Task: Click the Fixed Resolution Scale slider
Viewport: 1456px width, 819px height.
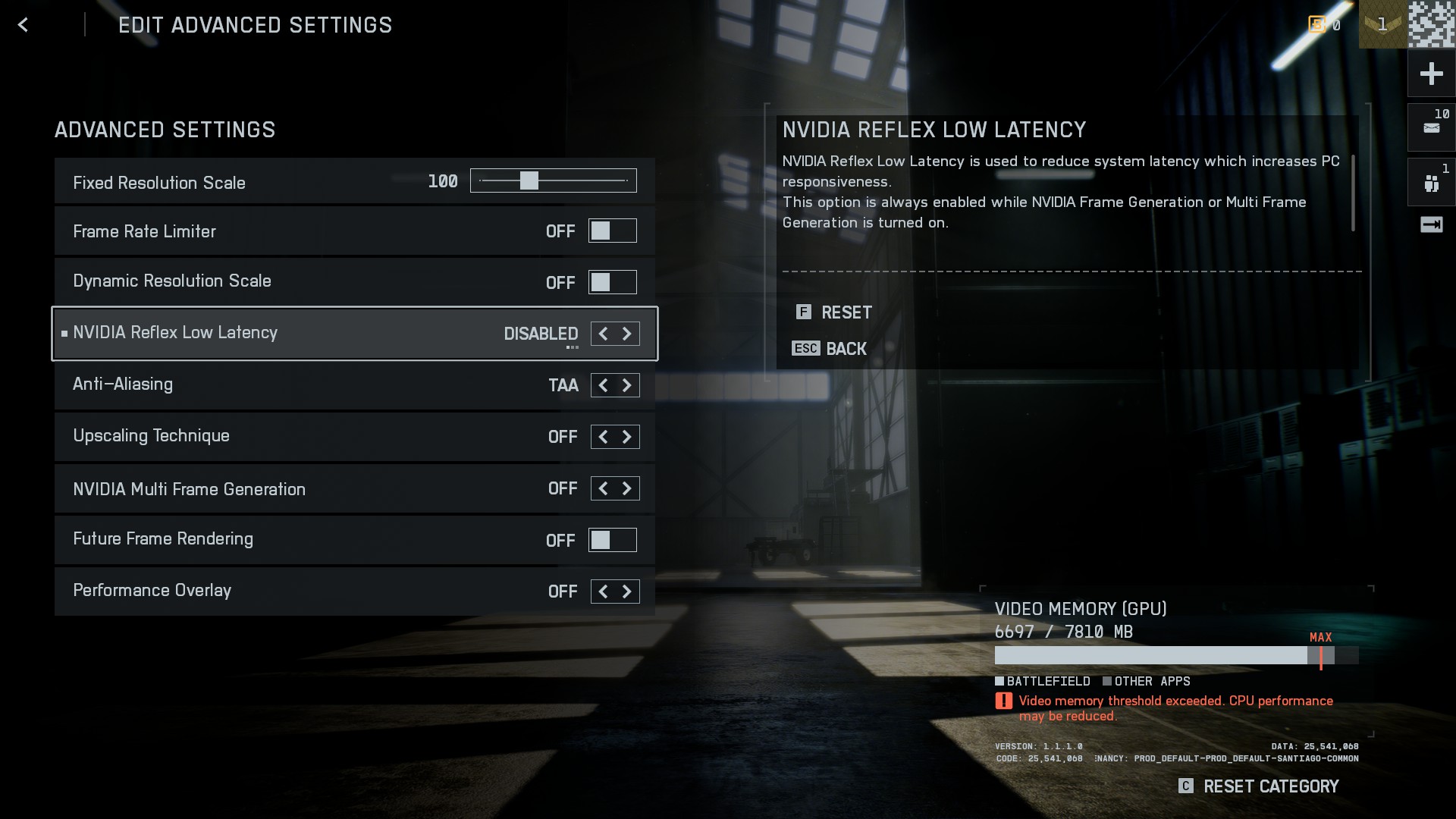Action: (x=553, y=180)
